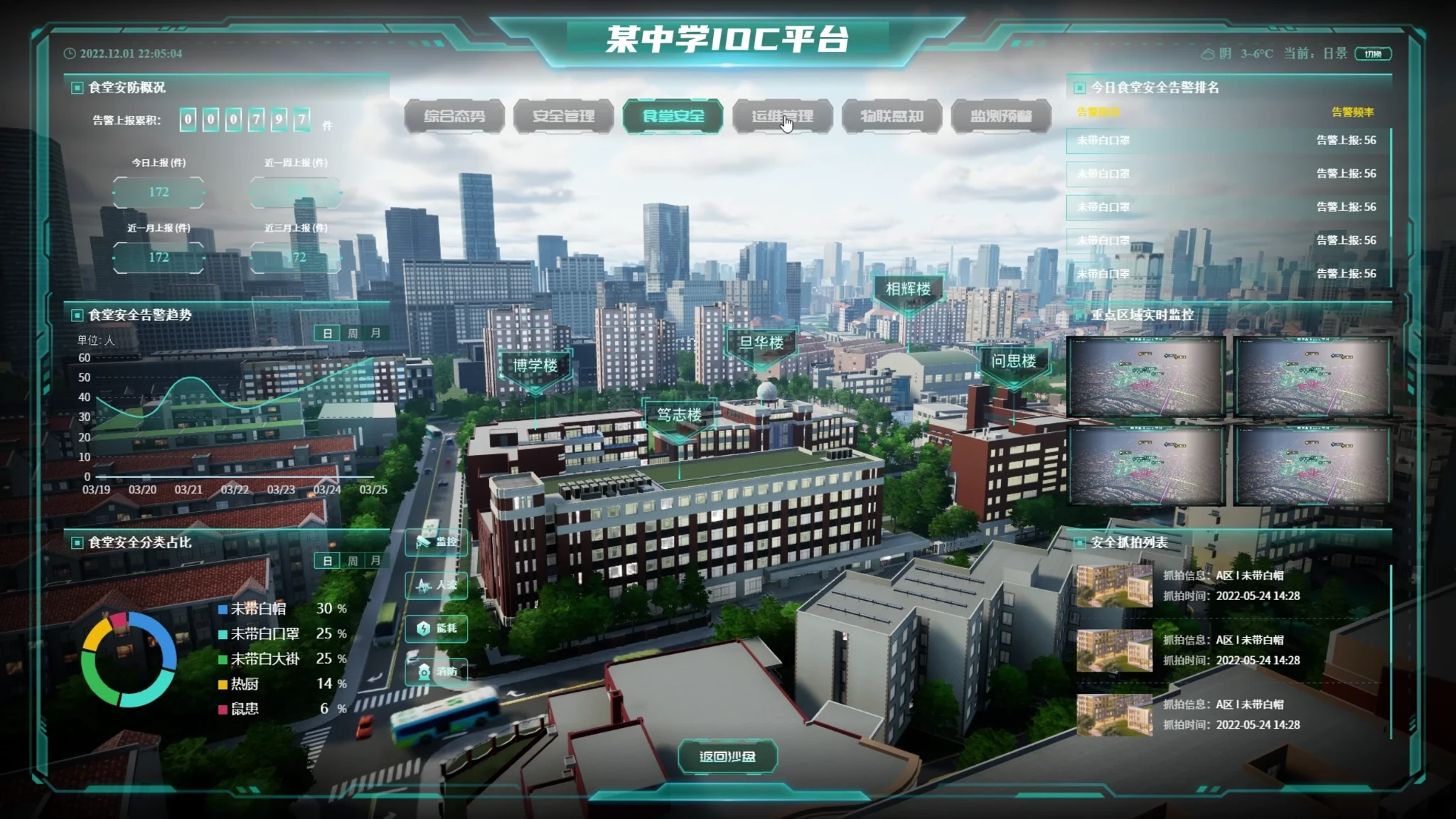Click the 返回沙盘 button
This screenshot has width=1456, height=819.
point(727,757)
